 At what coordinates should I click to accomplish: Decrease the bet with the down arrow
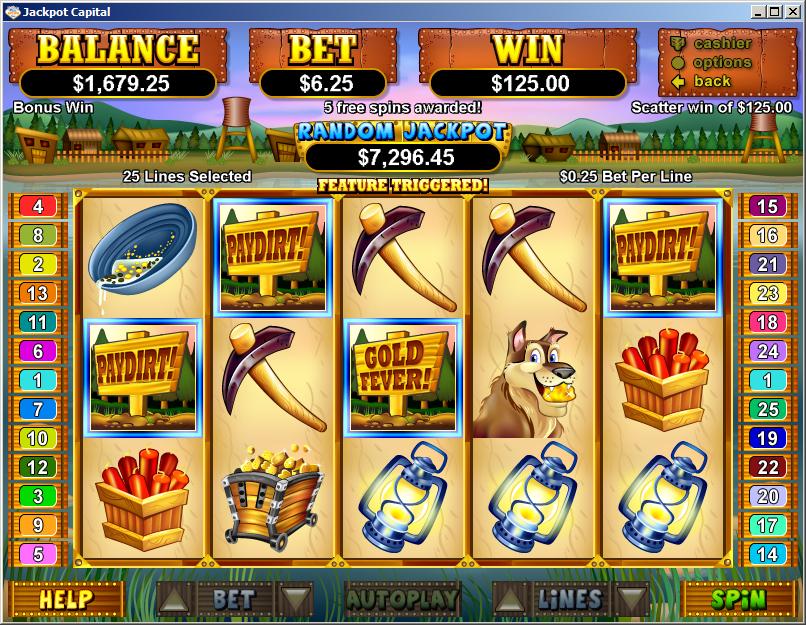click(294, 599)
